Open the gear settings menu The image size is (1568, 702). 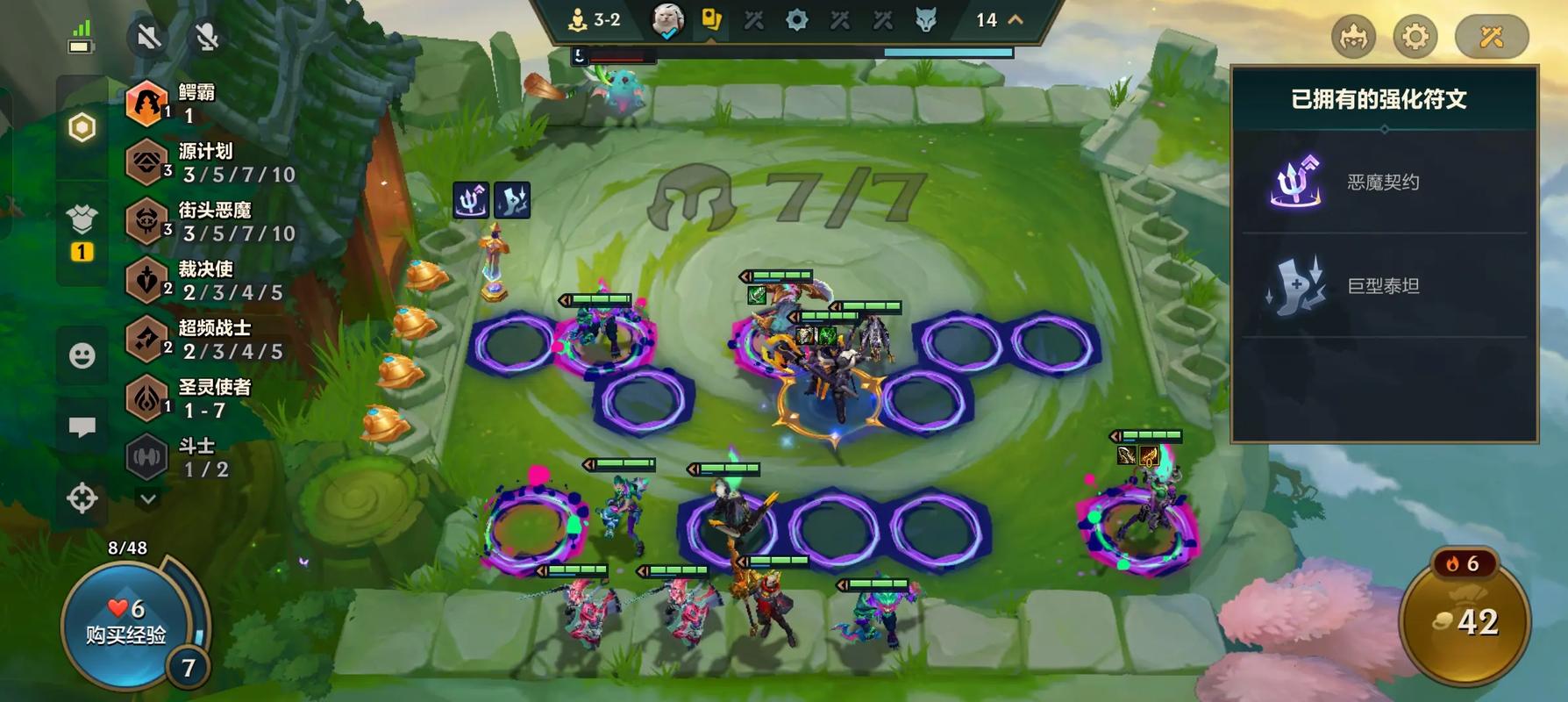pos(1415,37)
